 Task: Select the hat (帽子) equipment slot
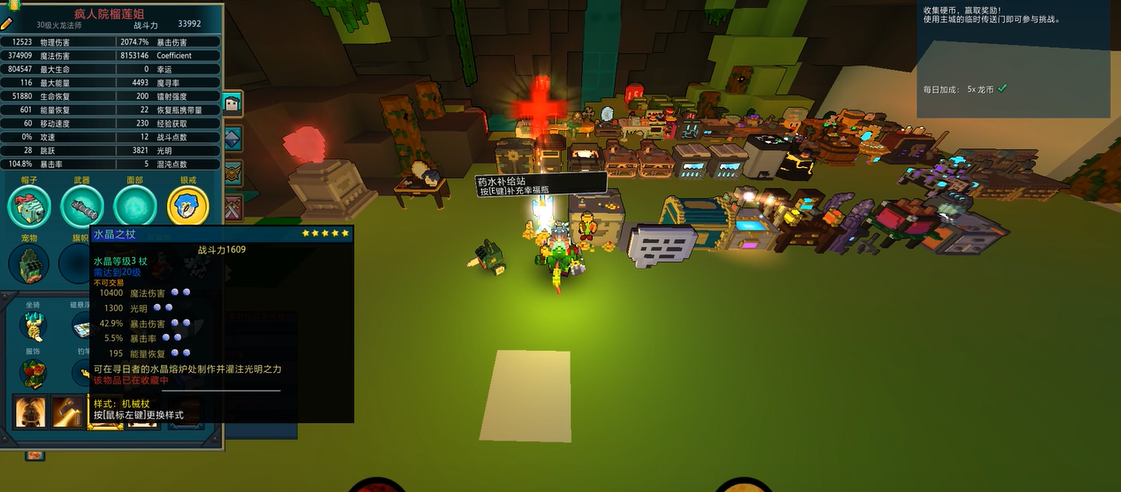[29, 206]
